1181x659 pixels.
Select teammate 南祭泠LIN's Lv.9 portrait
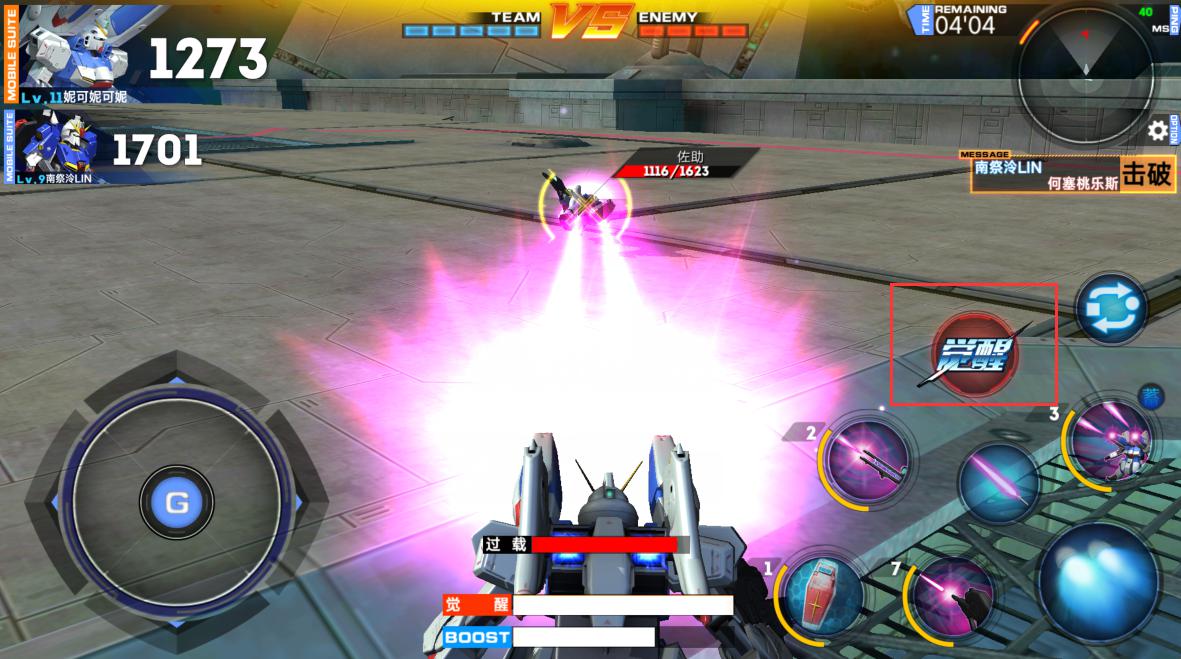60,148
